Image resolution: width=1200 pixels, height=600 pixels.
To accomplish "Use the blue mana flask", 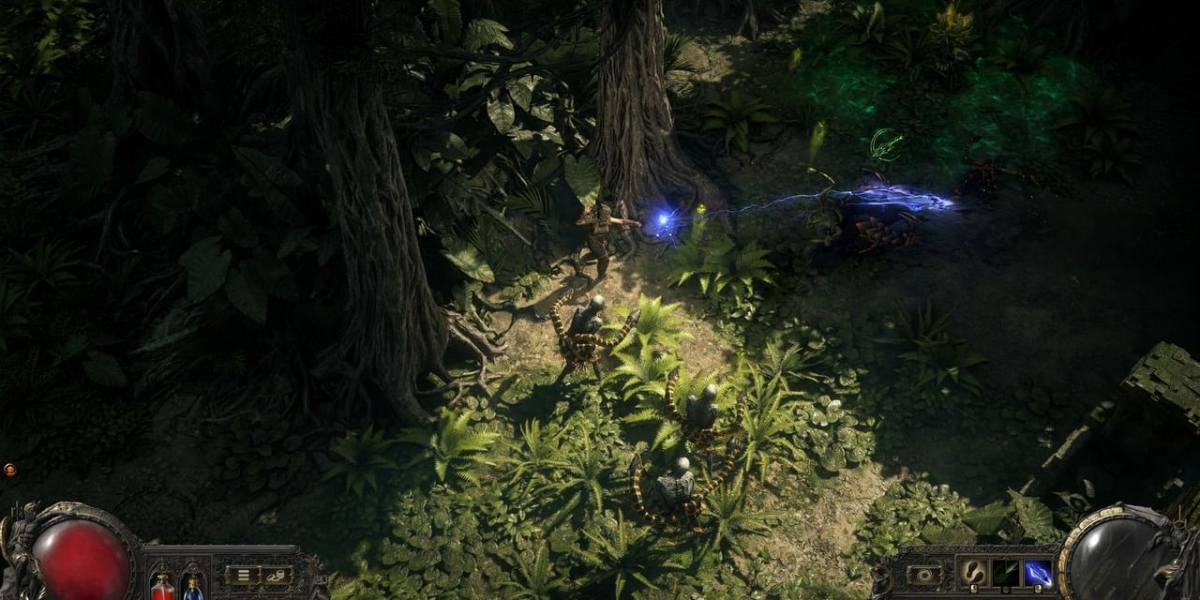I will (x=193, y=586).
